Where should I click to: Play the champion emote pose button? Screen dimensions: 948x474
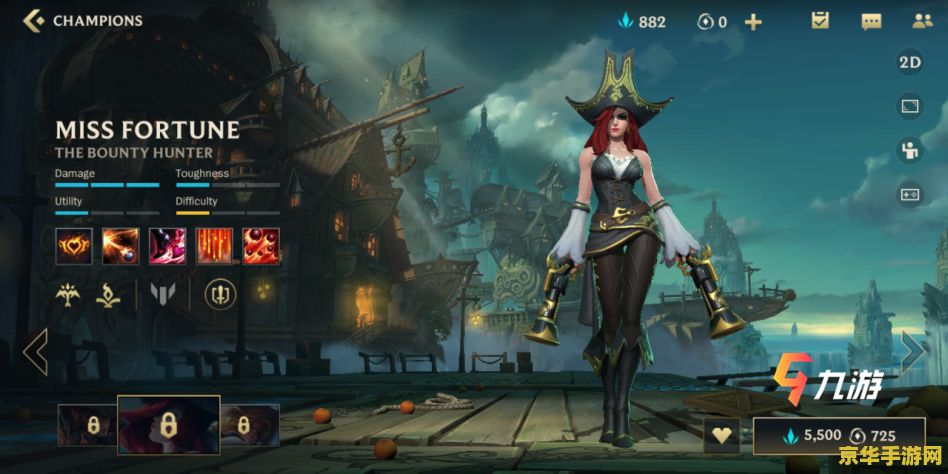(909, 151)
